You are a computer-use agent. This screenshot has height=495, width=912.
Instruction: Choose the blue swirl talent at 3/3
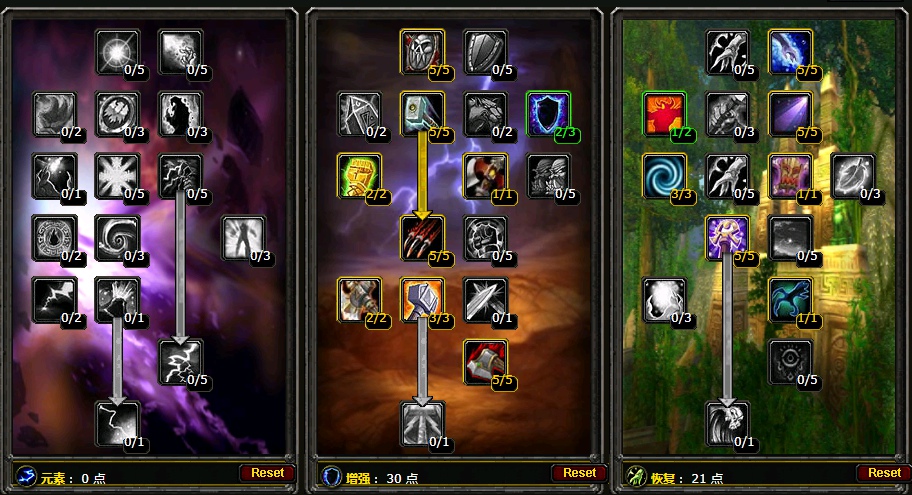[664, 175]
